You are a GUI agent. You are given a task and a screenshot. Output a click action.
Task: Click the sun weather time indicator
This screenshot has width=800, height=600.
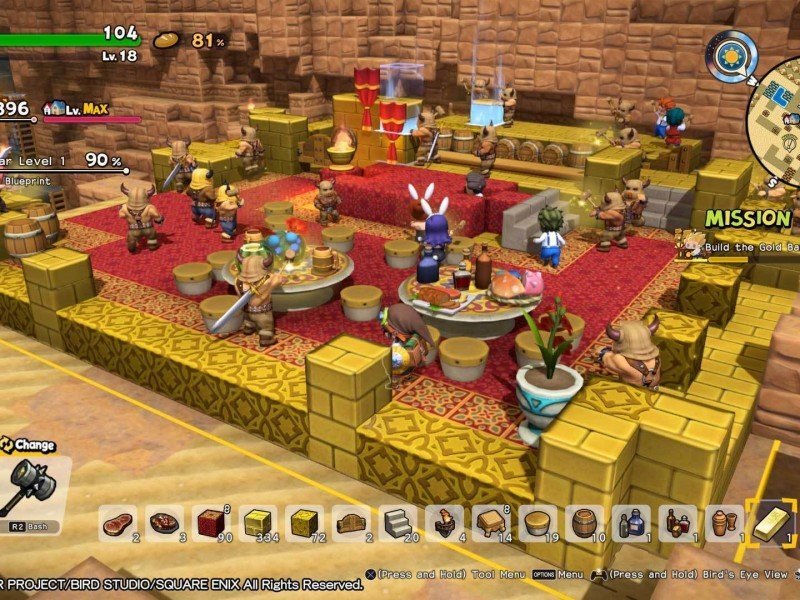click(731, 57)
